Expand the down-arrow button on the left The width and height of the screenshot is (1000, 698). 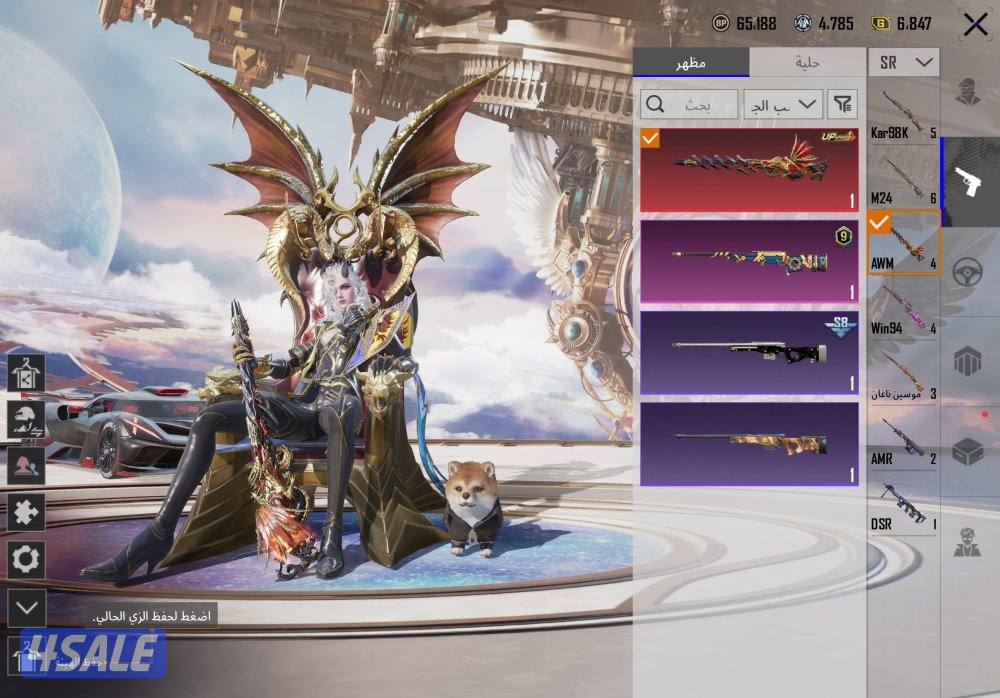point(26,606)
